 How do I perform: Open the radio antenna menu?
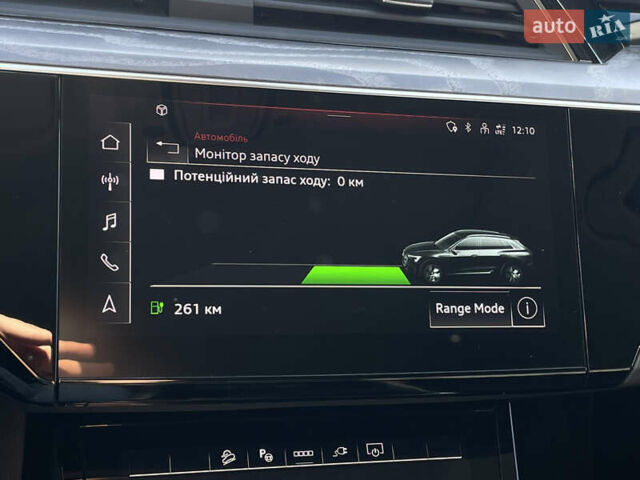tap(110, 181)
